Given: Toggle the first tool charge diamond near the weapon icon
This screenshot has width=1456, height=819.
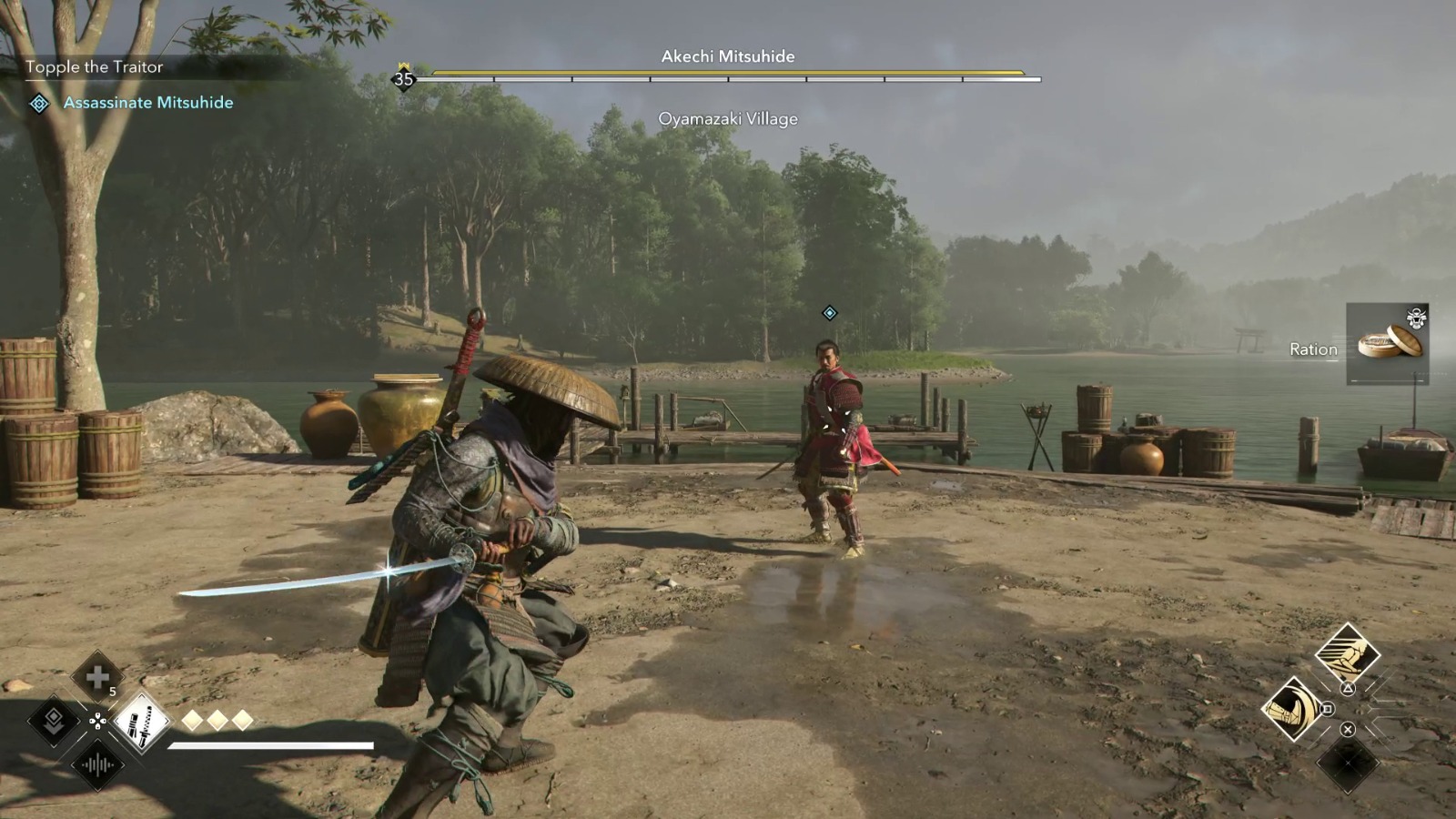Looking at the screenshot, I should click(x=192, y=721).
